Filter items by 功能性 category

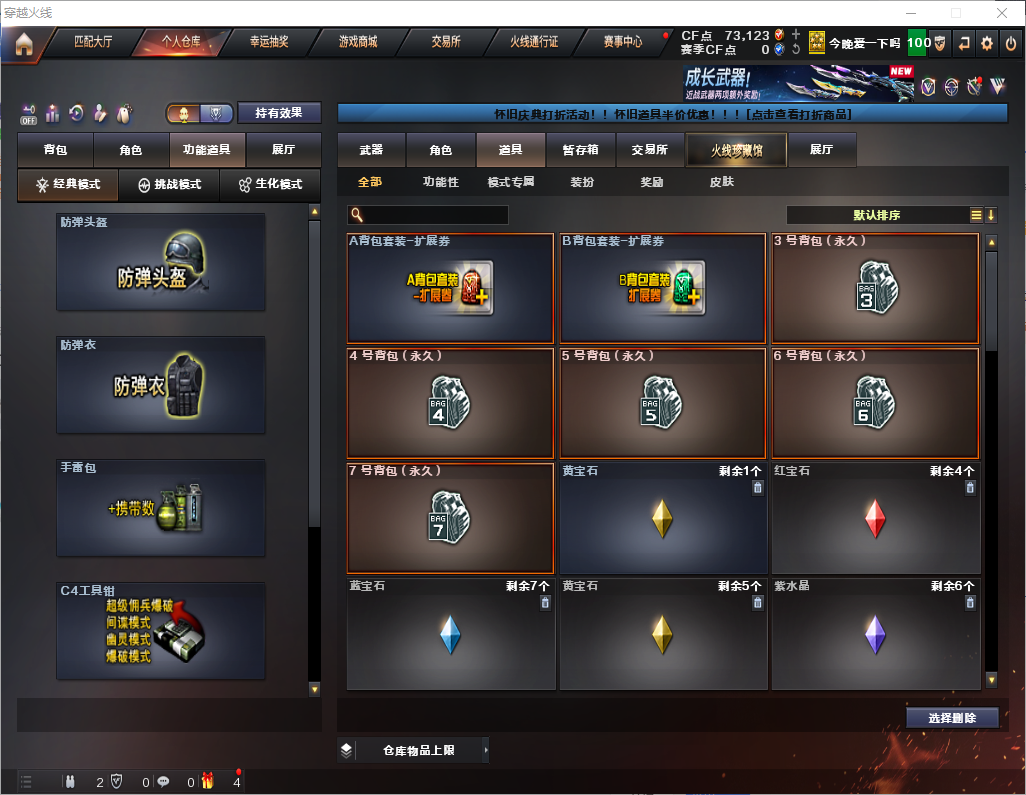[x=440, y=183]
